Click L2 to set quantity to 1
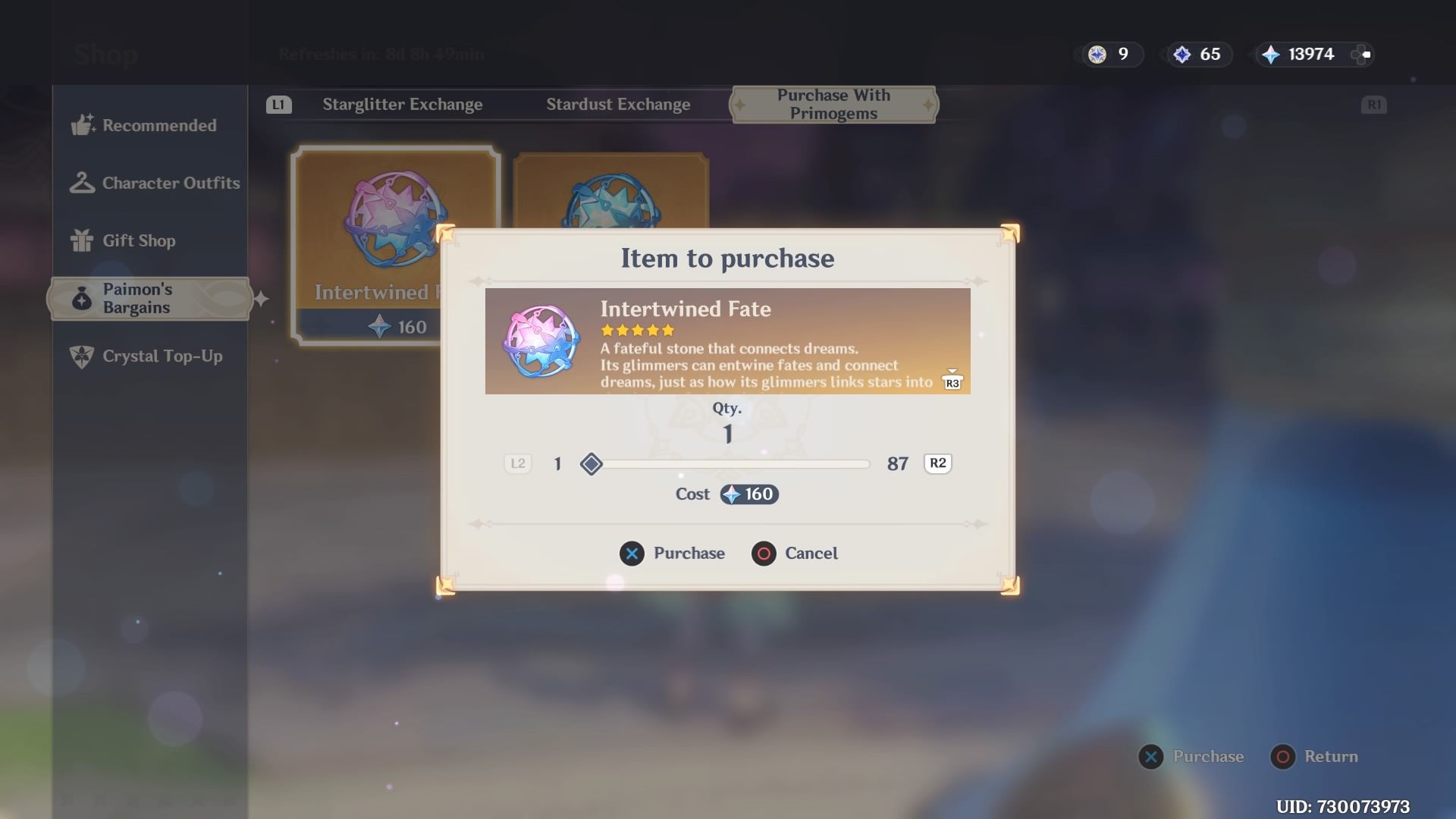Viewport: 1456px width, 819px height. pos(518,463)
